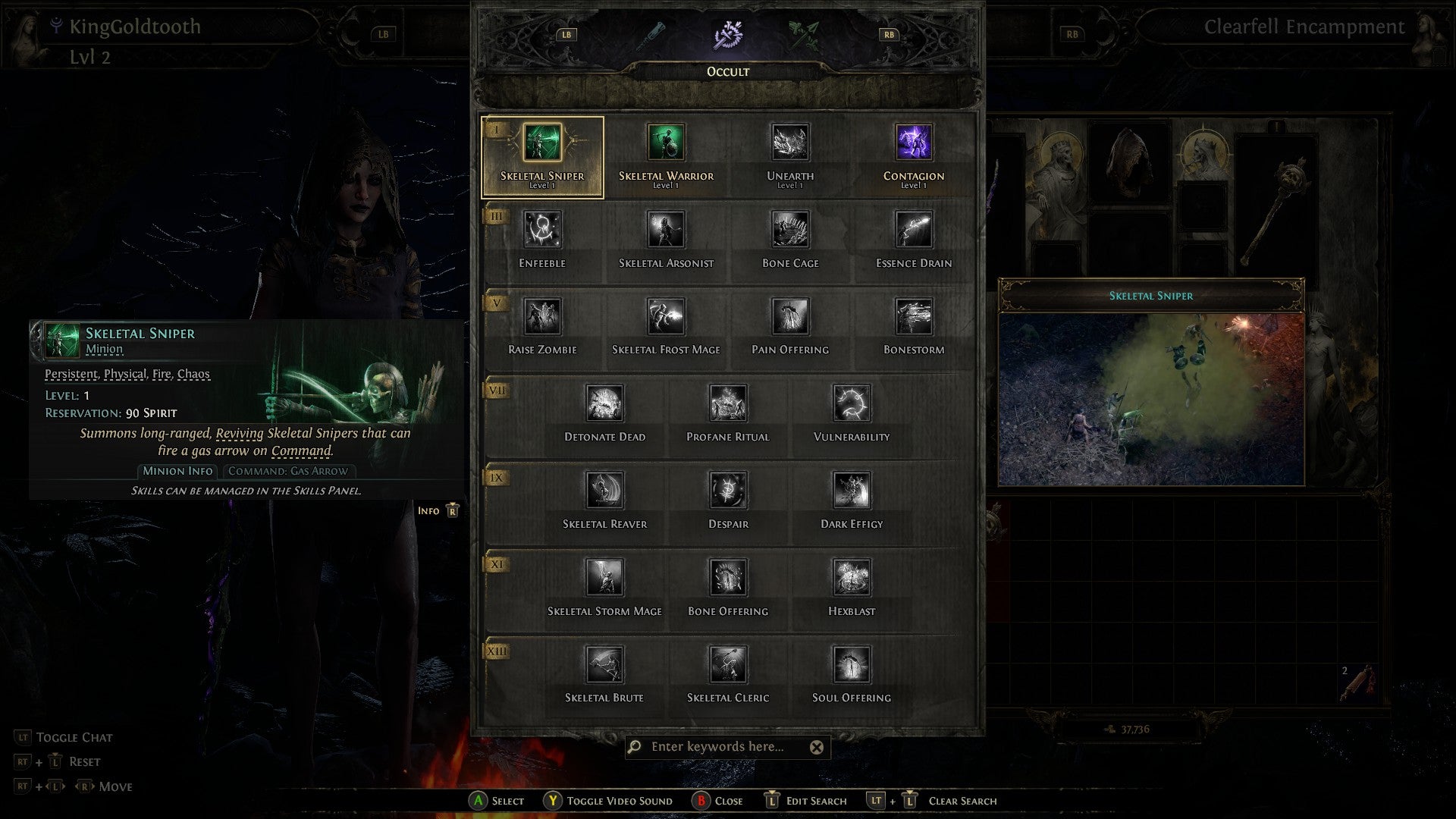This screenshot has height=819, width=1456.
Task: Clear the keyword search field
Action: (817, 747)
